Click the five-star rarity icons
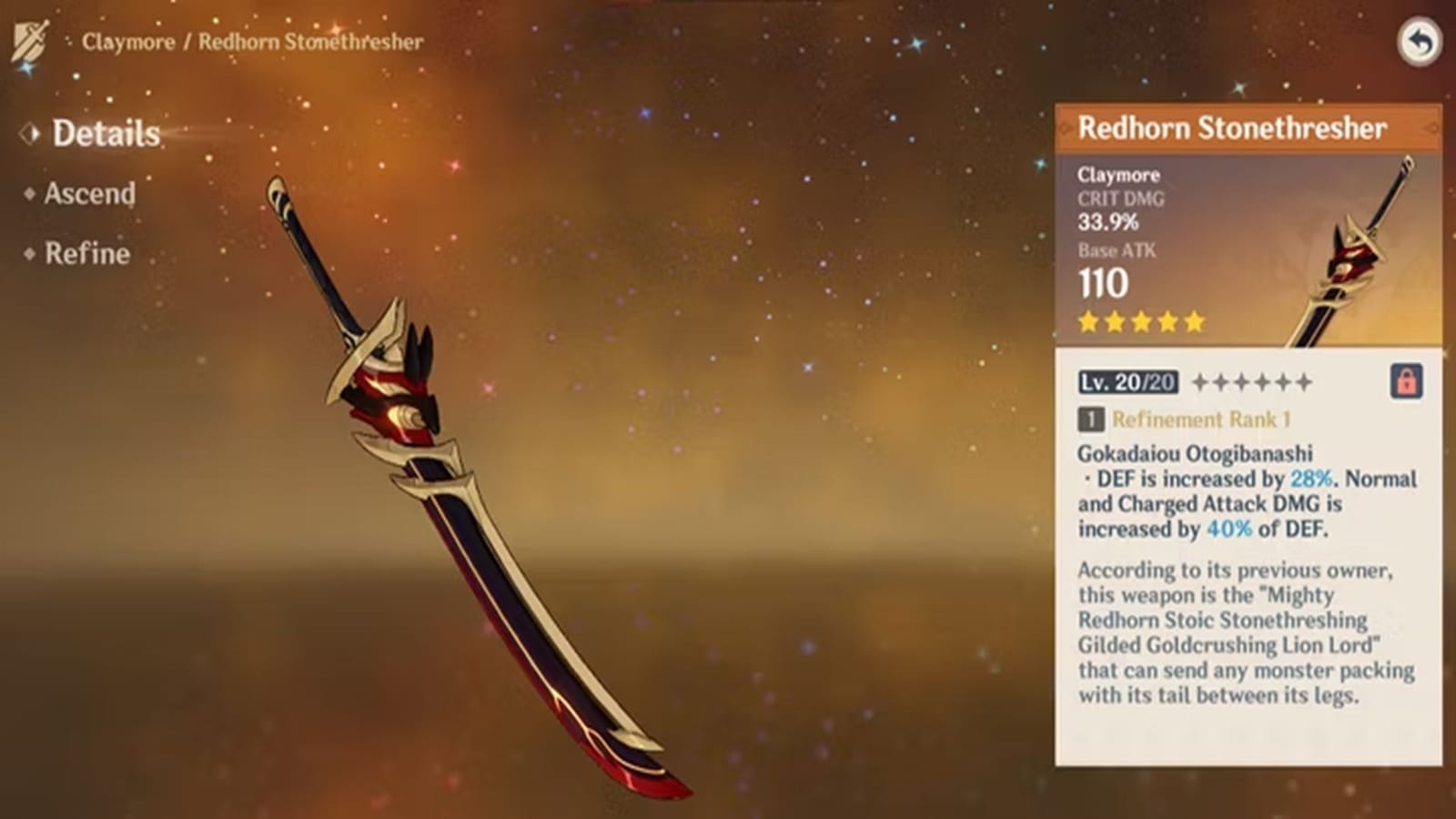This screenshot has height=819, width=1456. coord(1140,320)
